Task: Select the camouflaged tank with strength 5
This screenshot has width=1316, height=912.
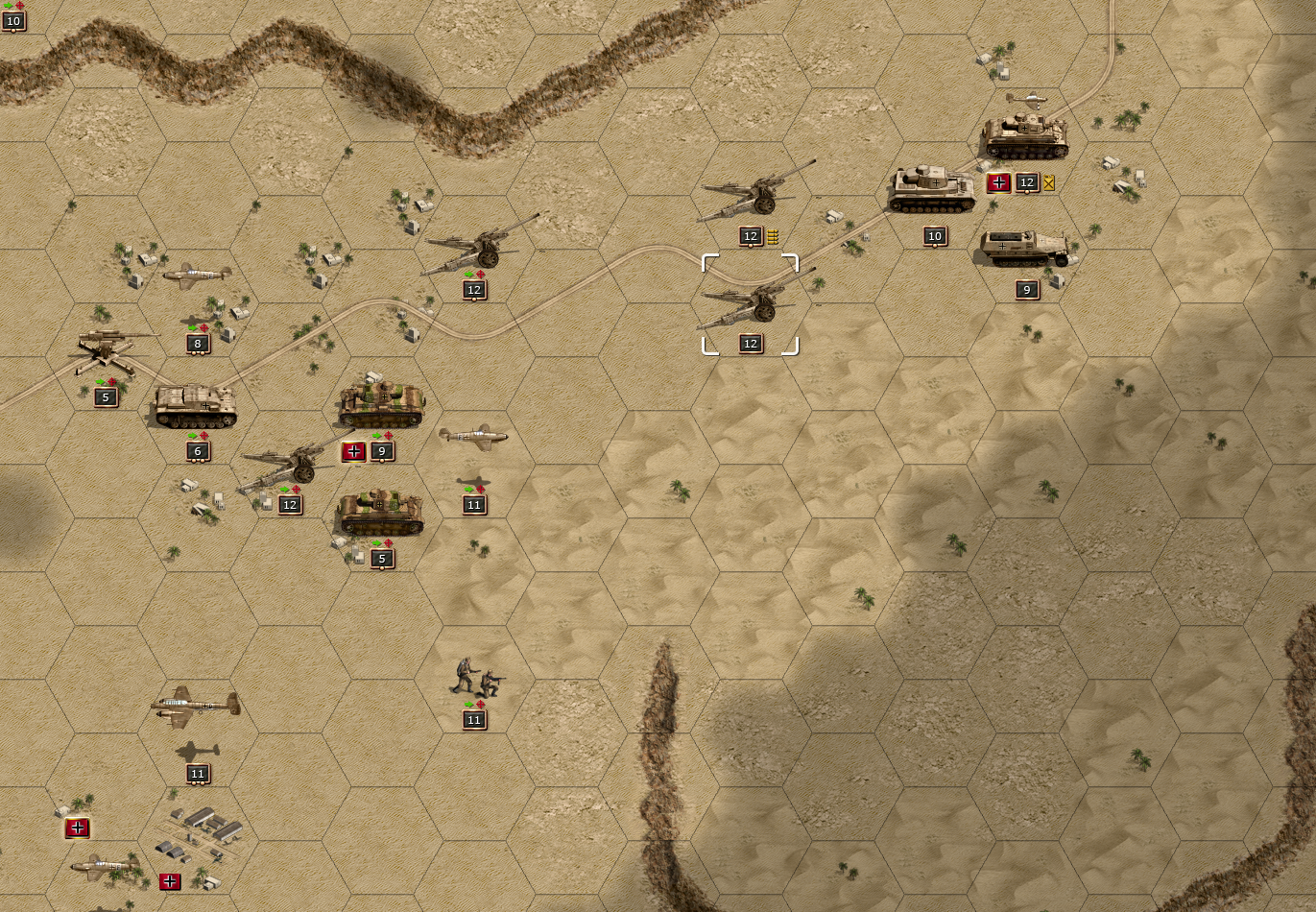Action: 381,512
